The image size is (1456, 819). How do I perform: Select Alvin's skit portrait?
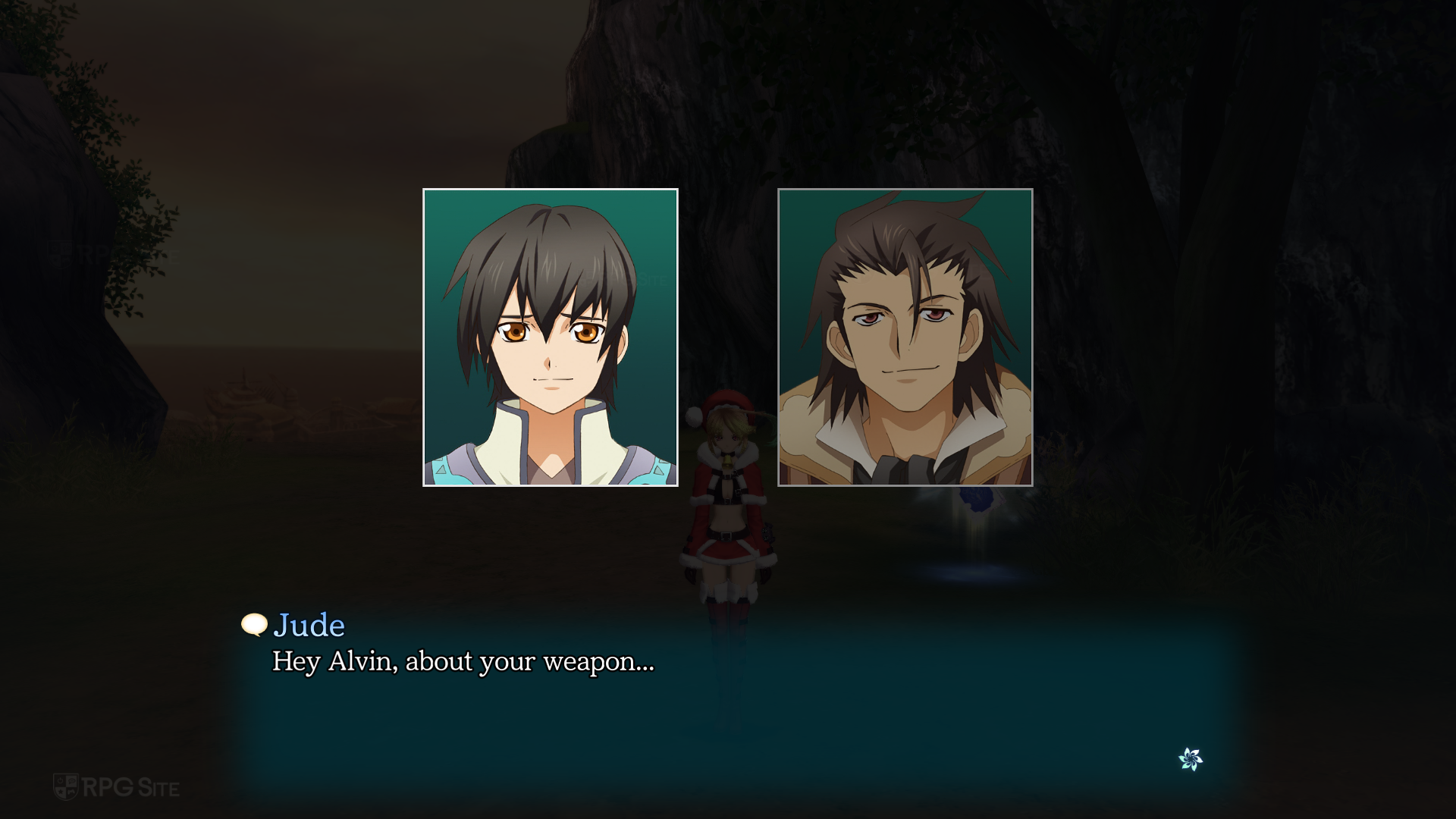[x=905, y=337]
